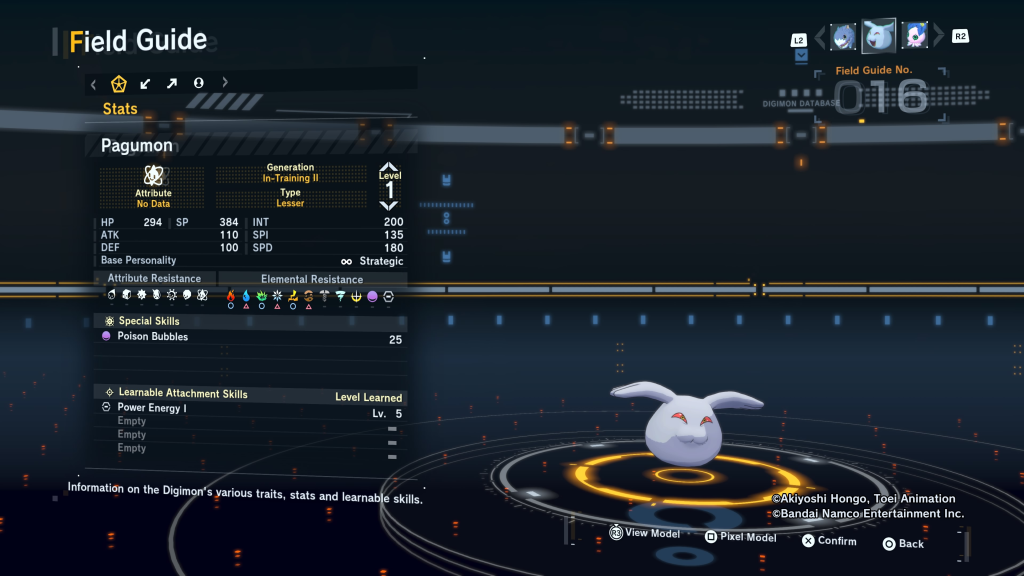Choose the Confirm option
1024x576 pixels.
[829, 541]
